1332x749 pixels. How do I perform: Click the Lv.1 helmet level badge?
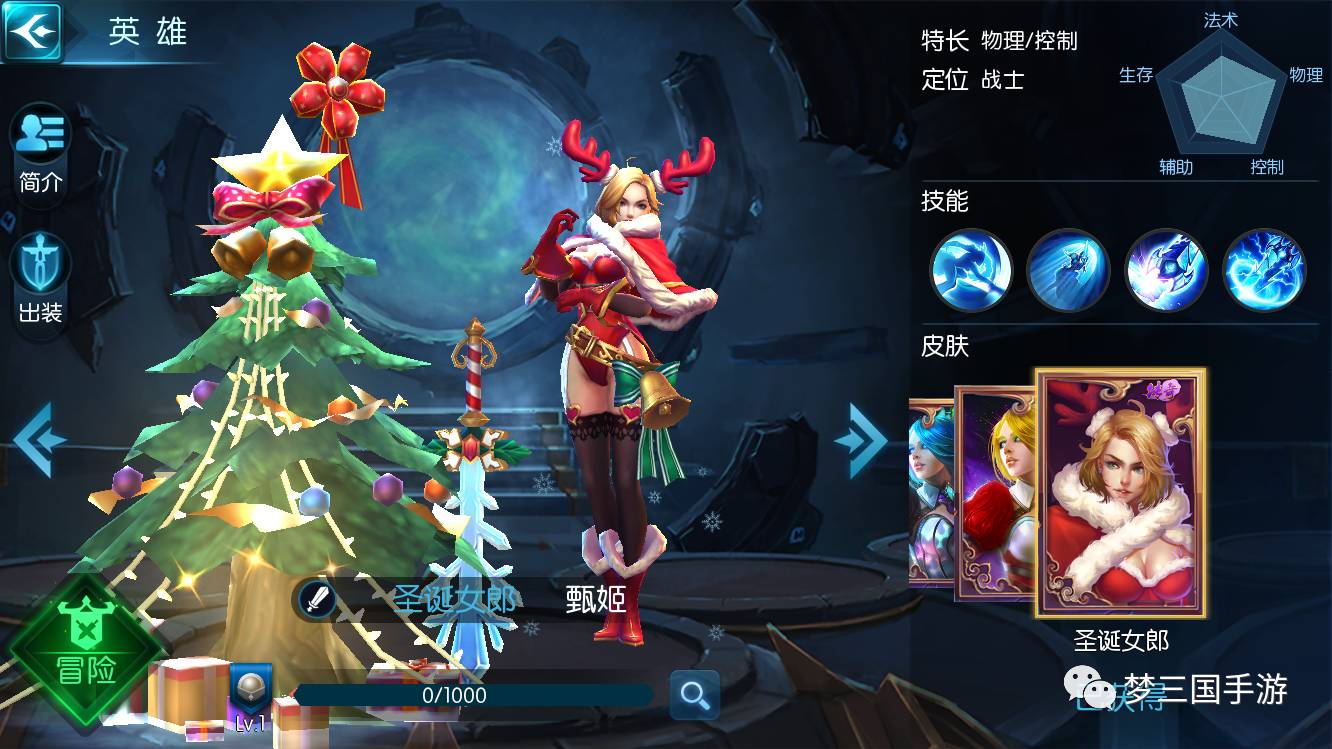pos(250,697)
